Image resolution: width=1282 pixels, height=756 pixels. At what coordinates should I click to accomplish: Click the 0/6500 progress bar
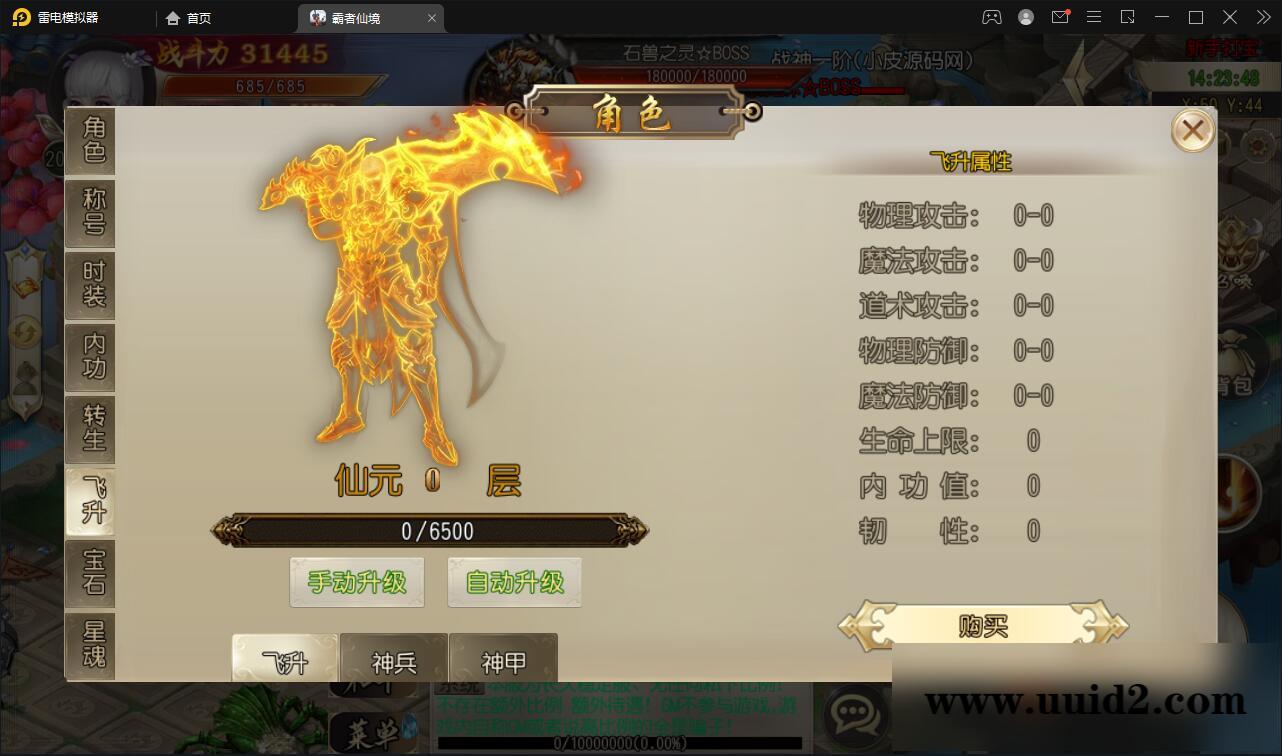click(430, 531)
